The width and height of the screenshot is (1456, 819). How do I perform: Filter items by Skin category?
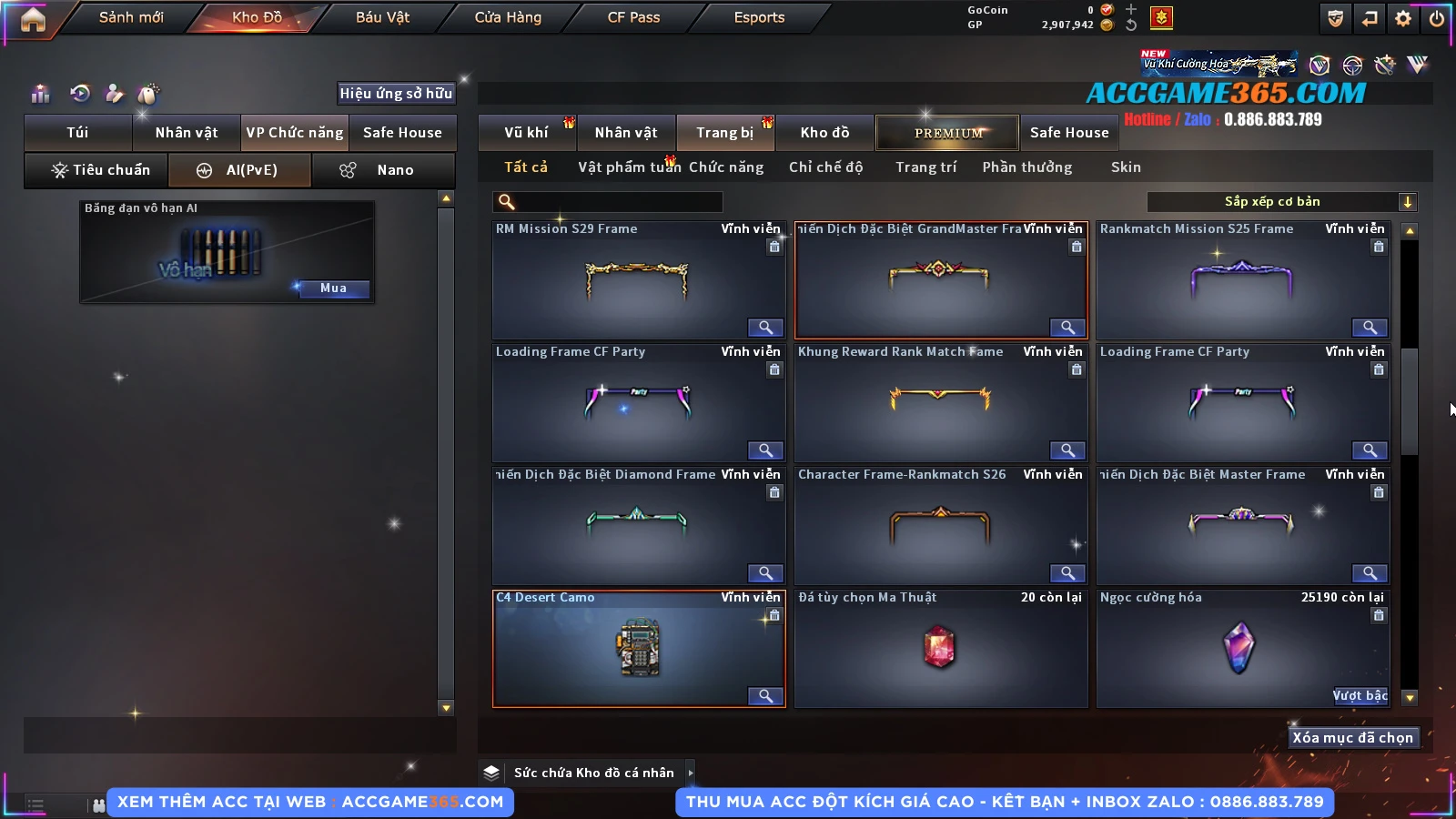point(1126,167)
